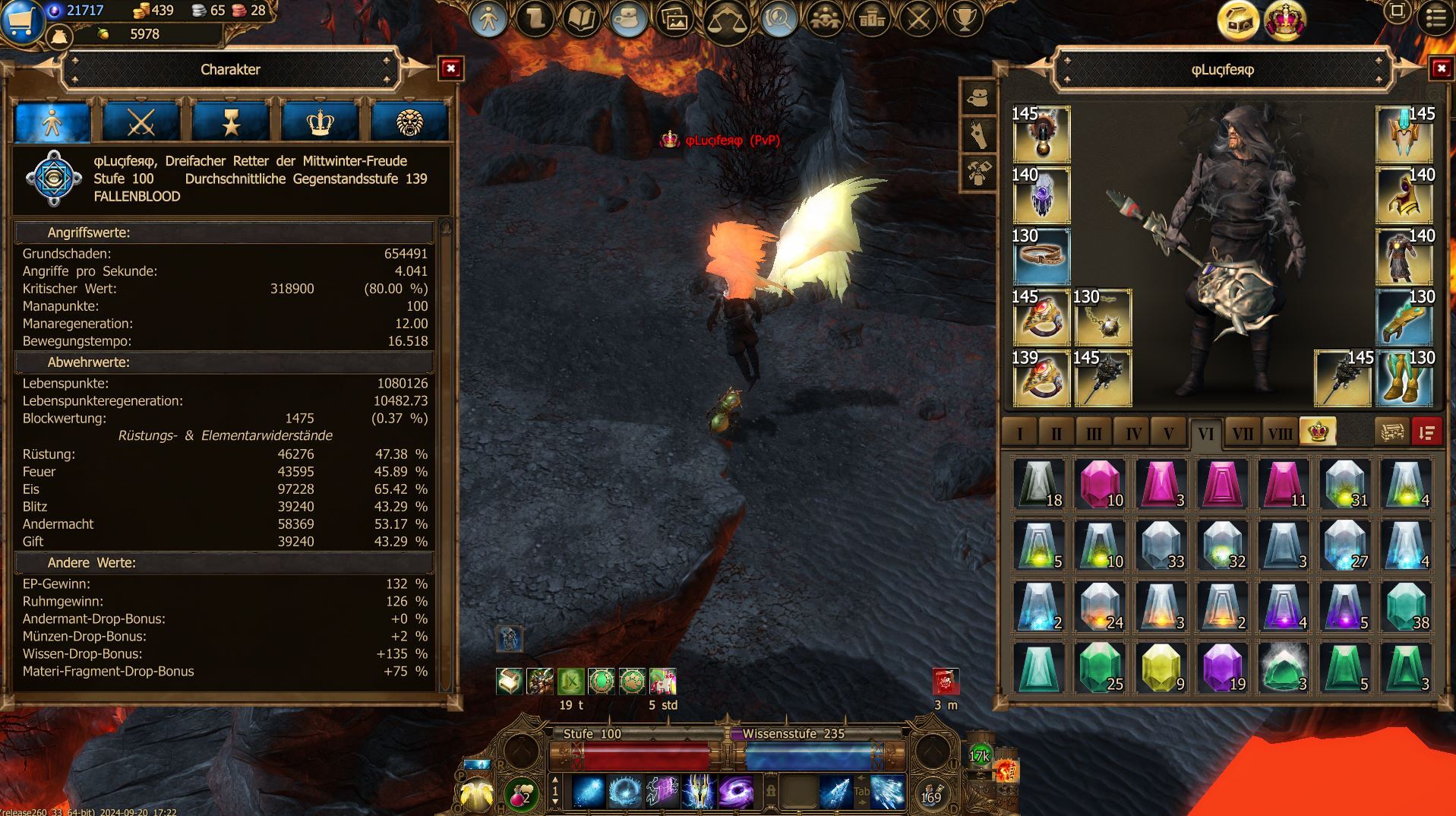Select the level 130 belt equipment slot
Screen dimensions: 1456x816
[x=1041, y=256]
